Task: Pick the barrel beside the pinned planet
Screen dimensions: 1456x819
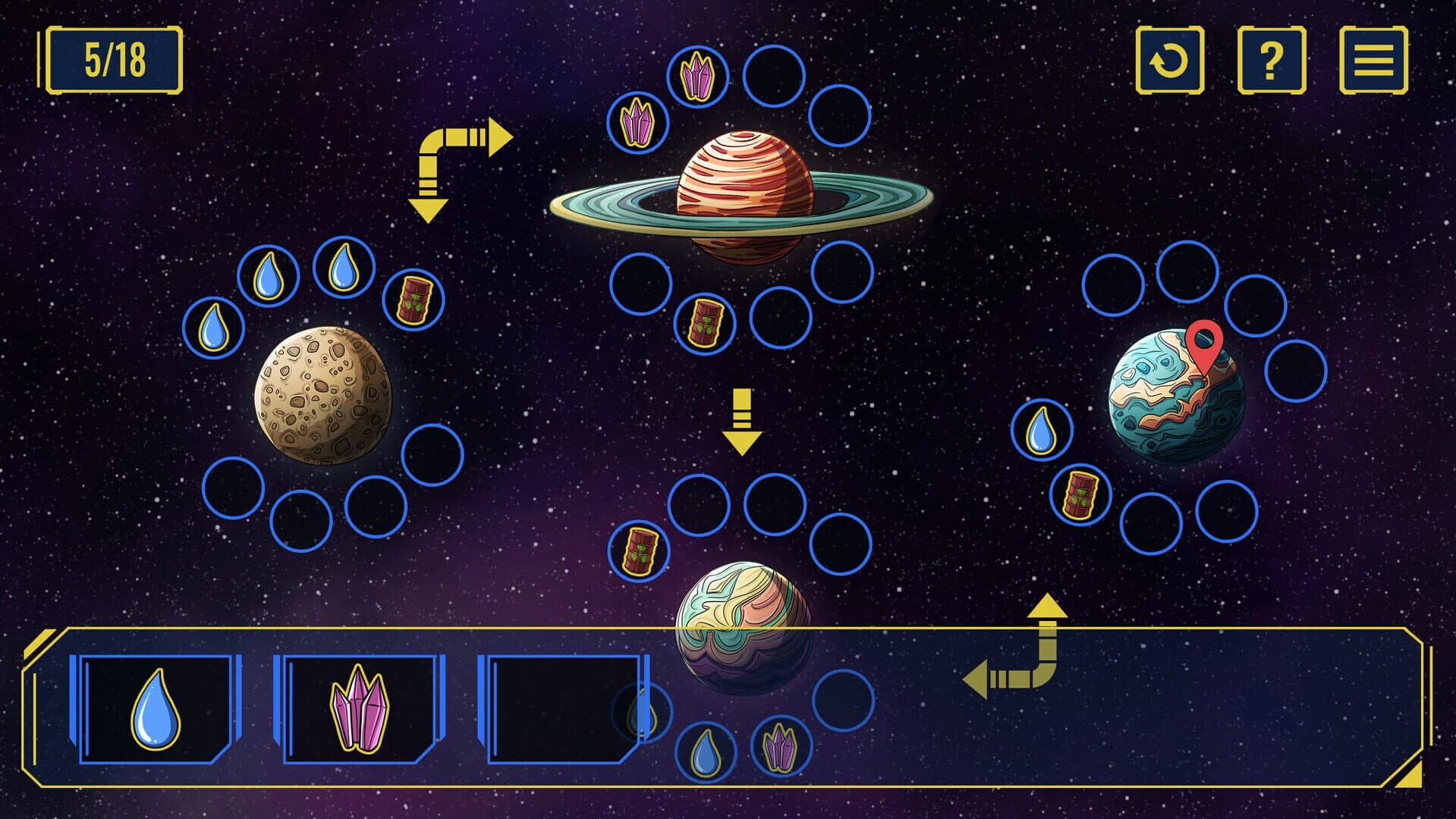Action: [1080, 494]
